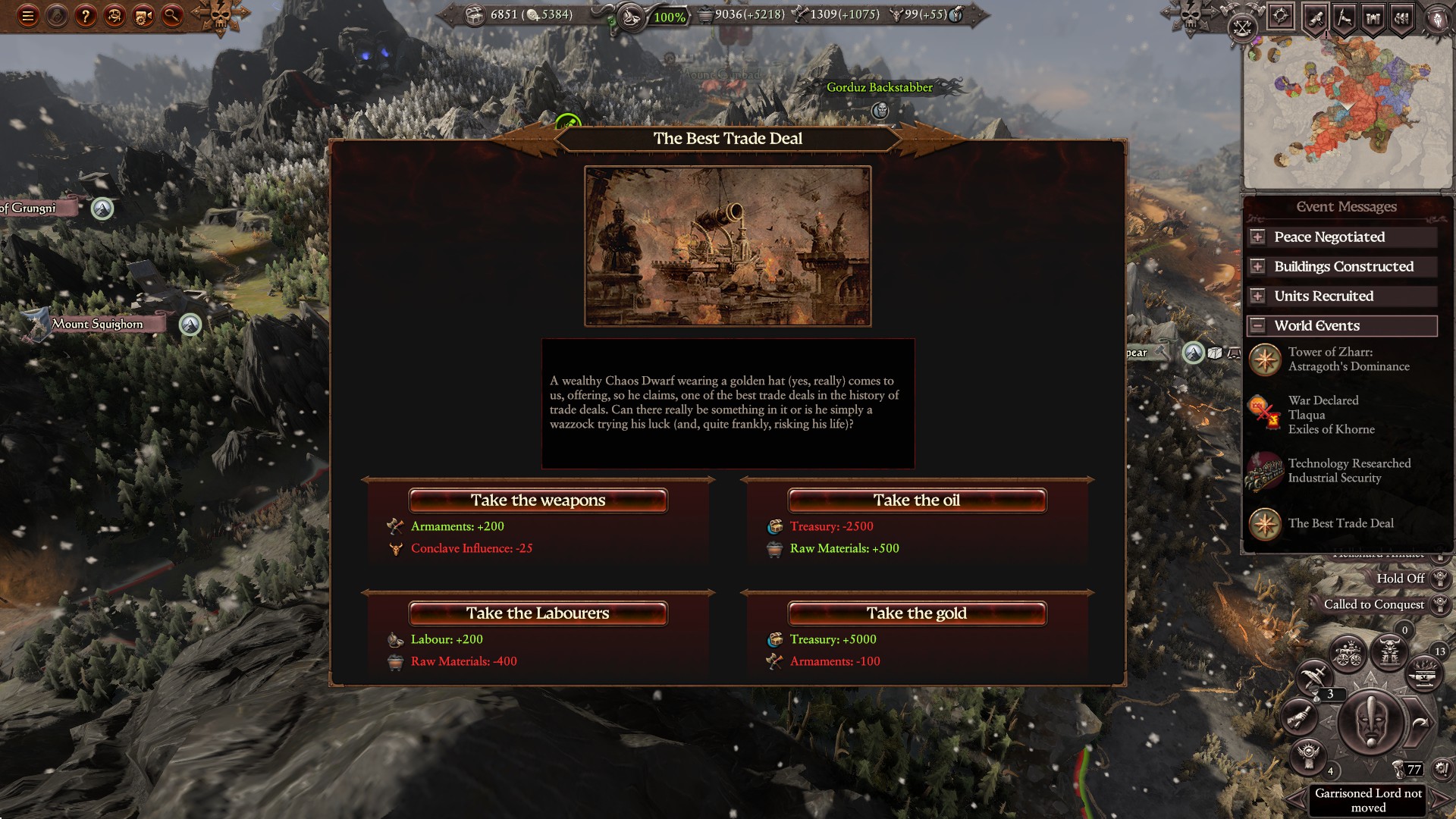The width and height of the screenshot is (1456, 819).
Task: Click the help question mark icon
Action: 85,14
